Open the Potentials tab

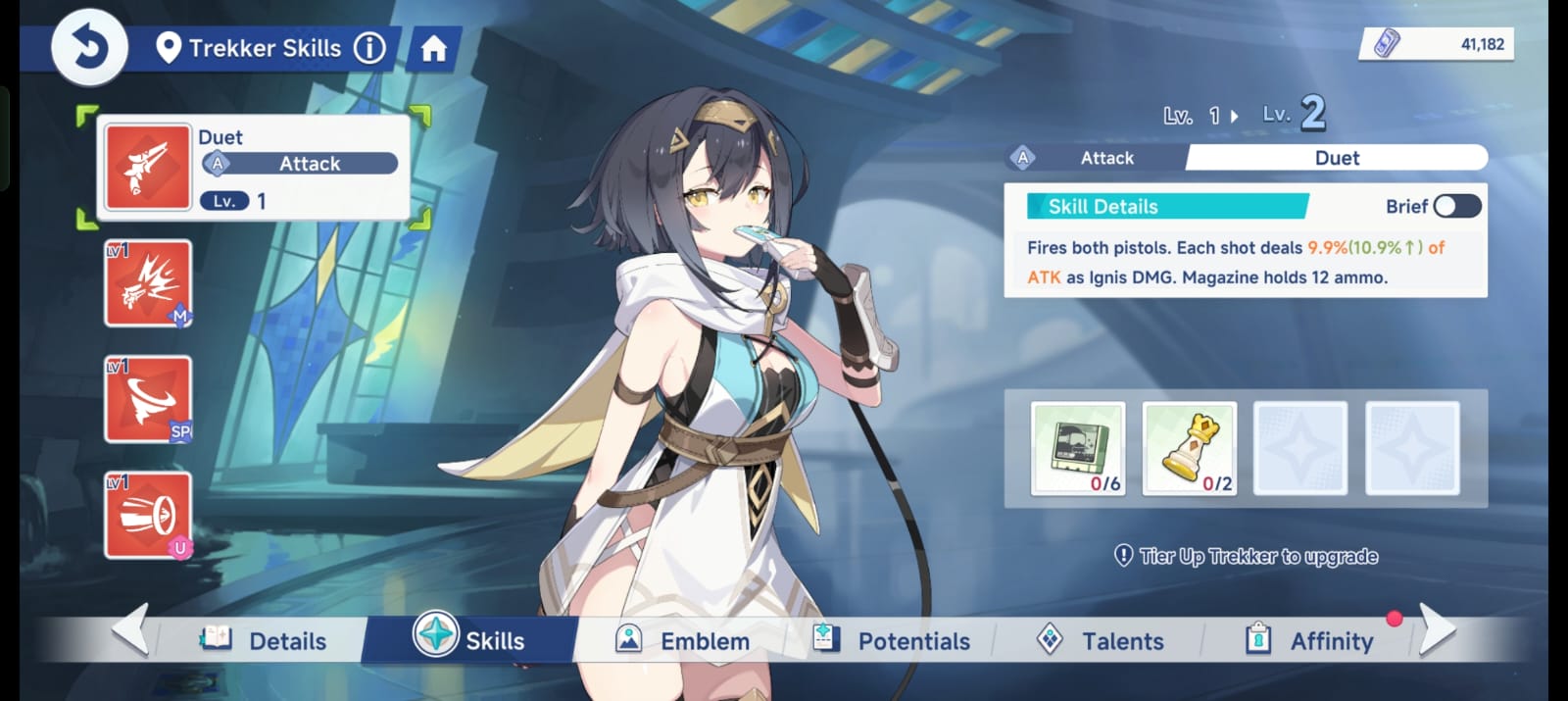(892, 641)
